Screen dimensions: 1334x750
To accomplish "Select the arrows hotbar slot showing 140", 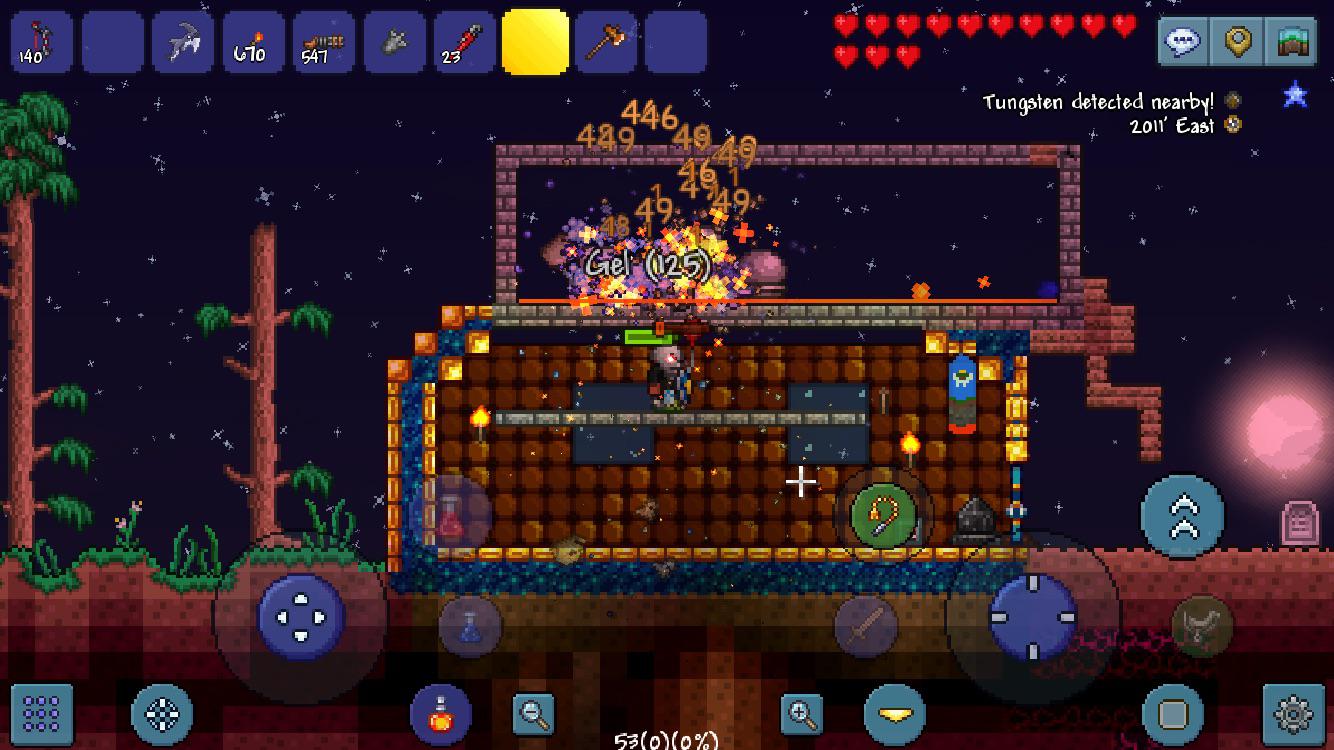I will tap(40, 40).
